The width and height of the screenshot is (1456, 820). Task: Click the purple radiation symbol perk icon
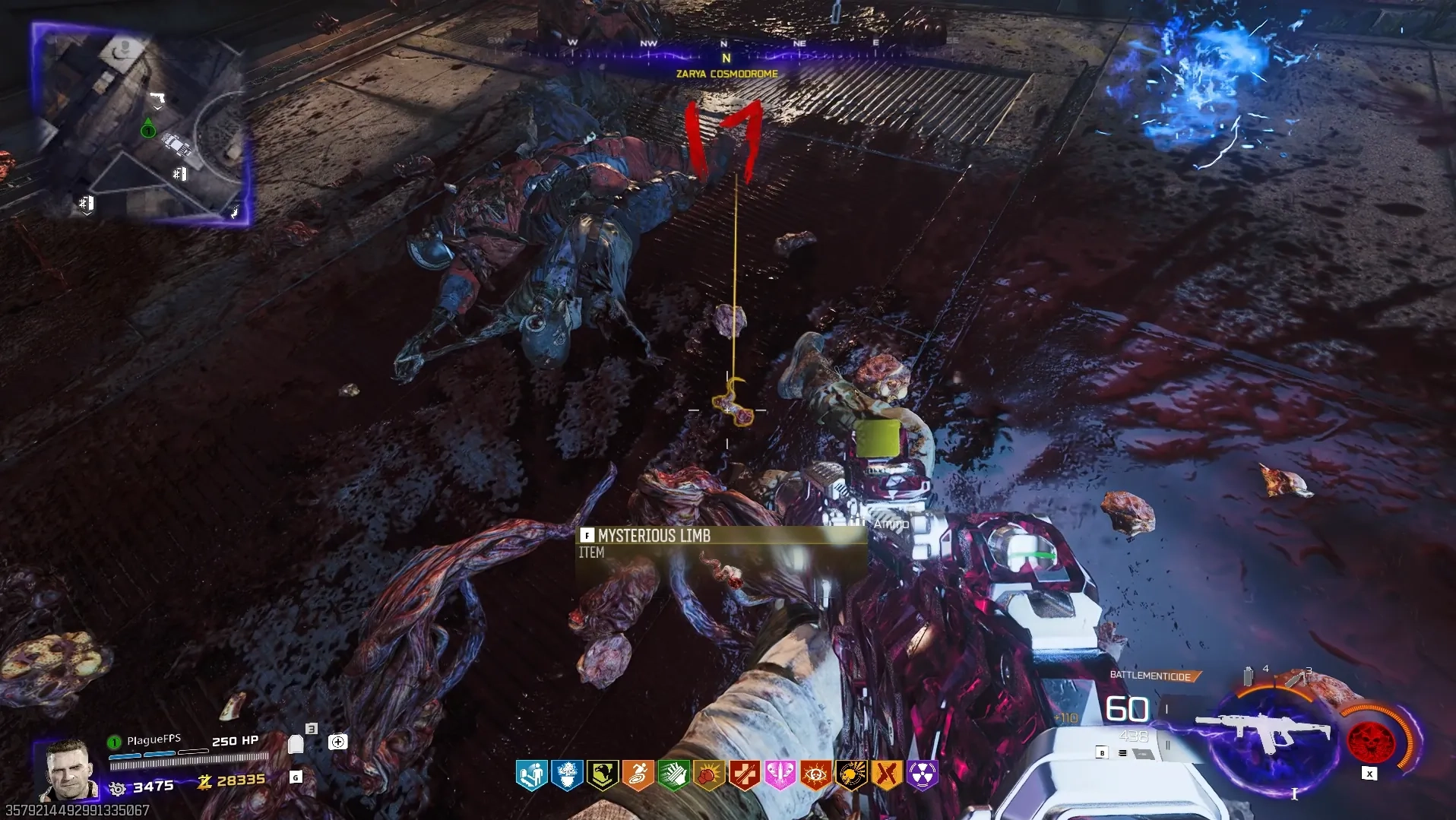coord(922,775)
